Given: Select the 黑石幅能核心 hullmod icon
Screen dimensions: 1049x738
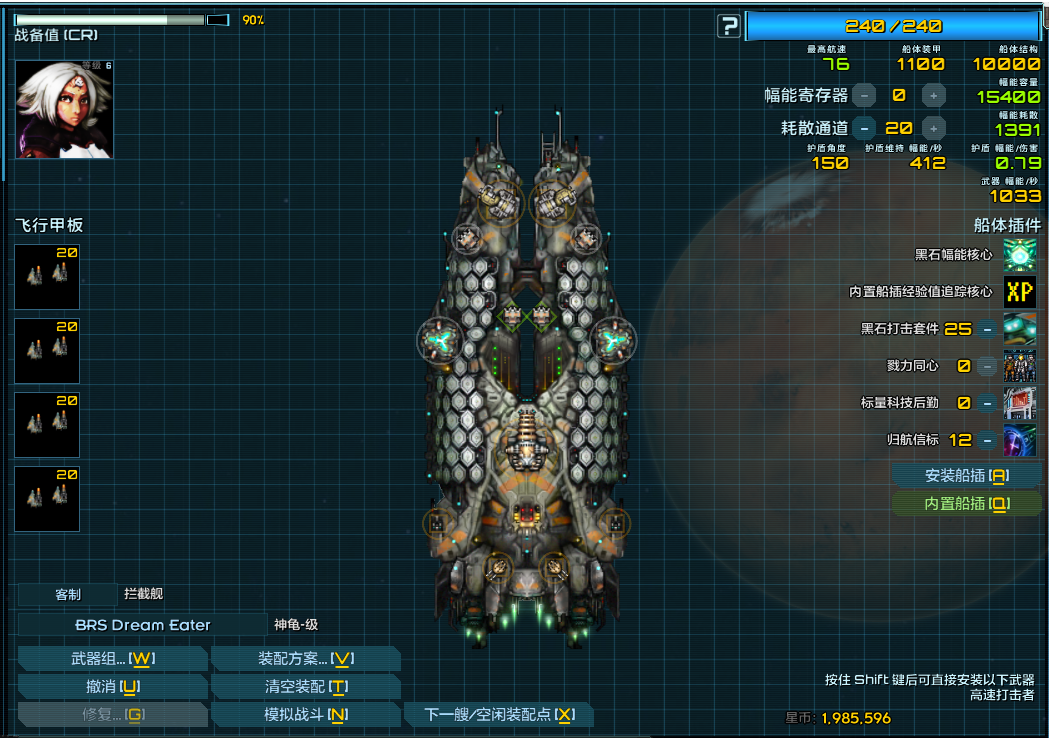Looking at the screenshot, I should point(1020,255).
